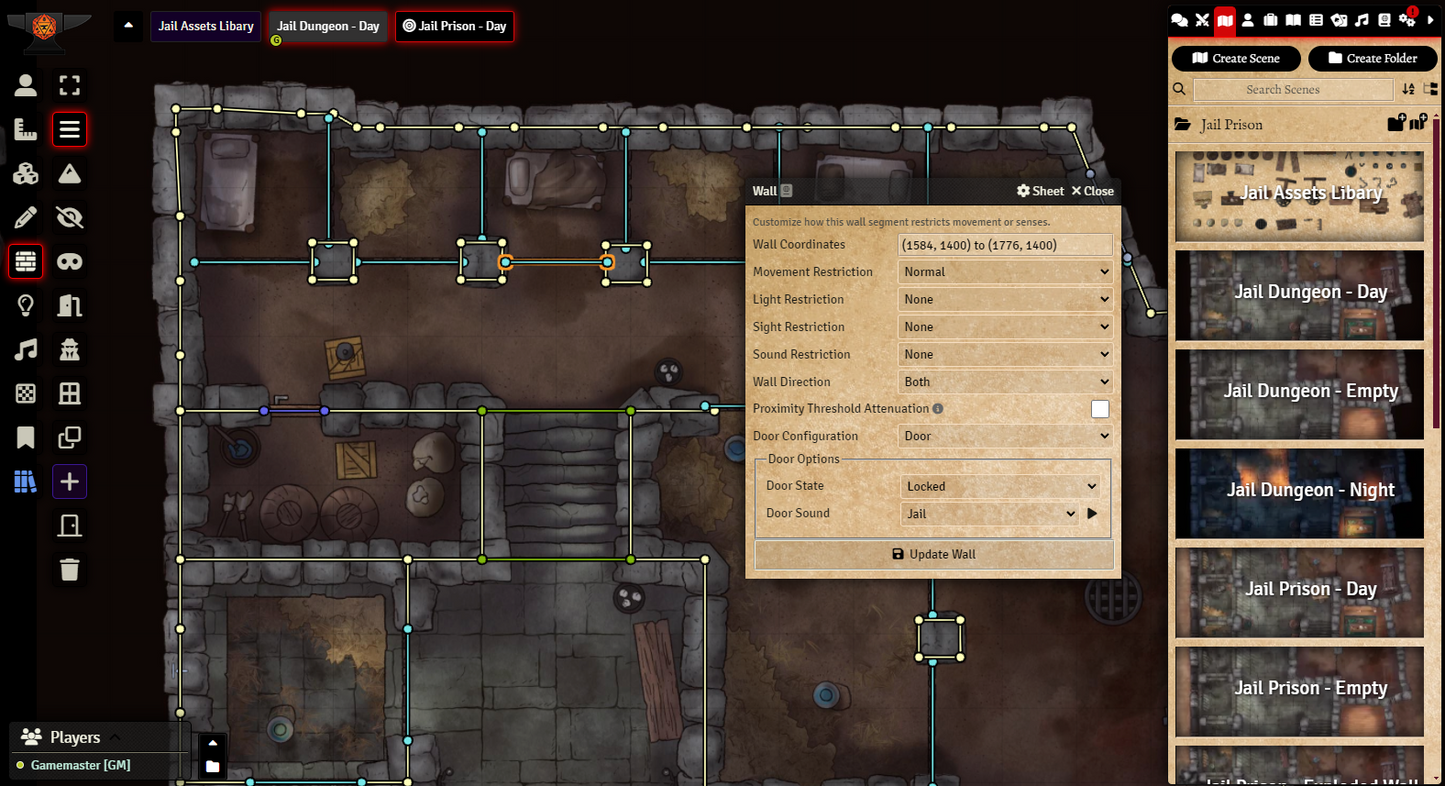Open the Jail Prison - Empty scene

point(1299,688)
